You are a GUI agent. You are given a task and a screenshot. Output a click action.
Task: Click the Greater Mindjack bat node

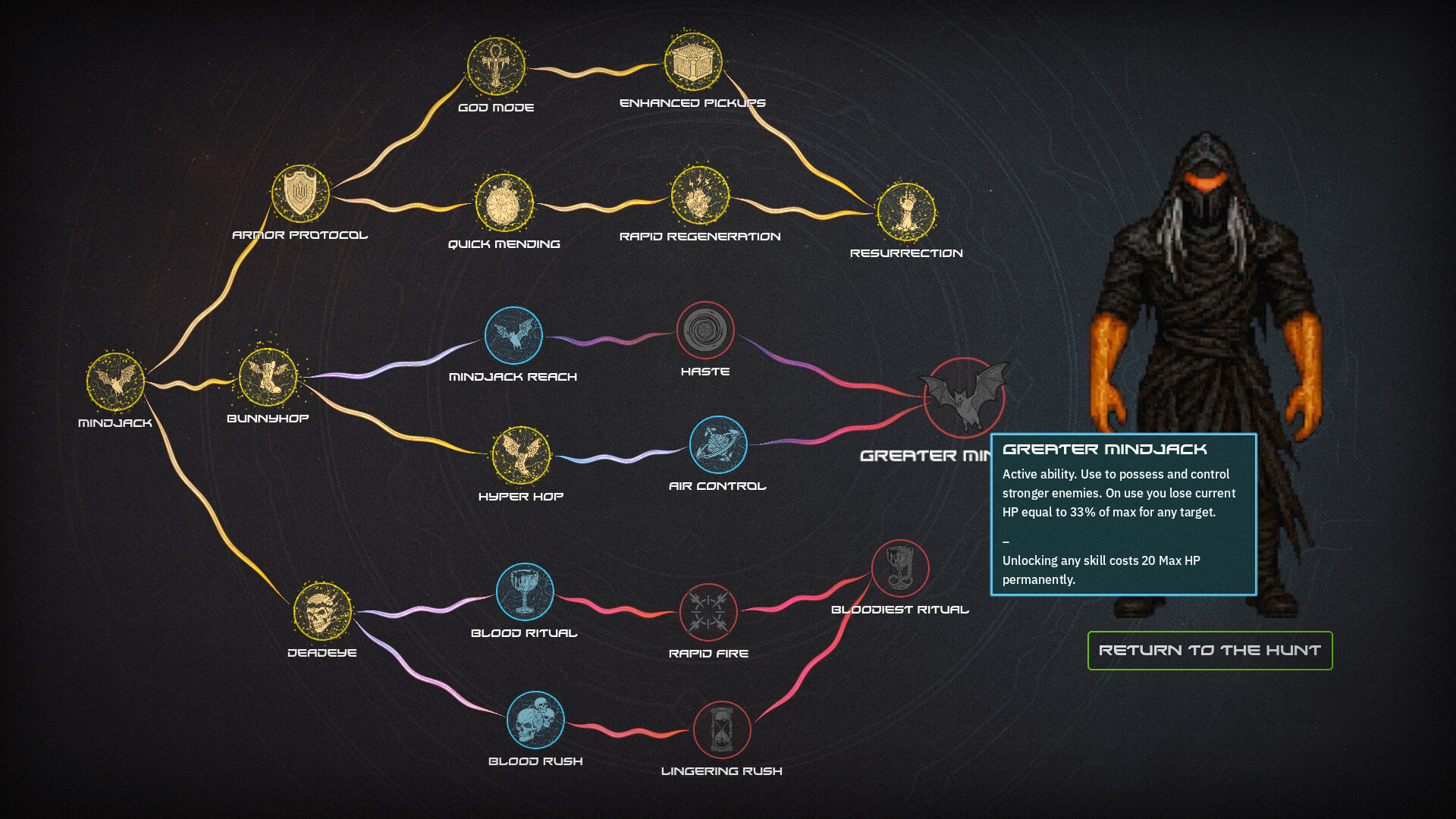[964, 399]
